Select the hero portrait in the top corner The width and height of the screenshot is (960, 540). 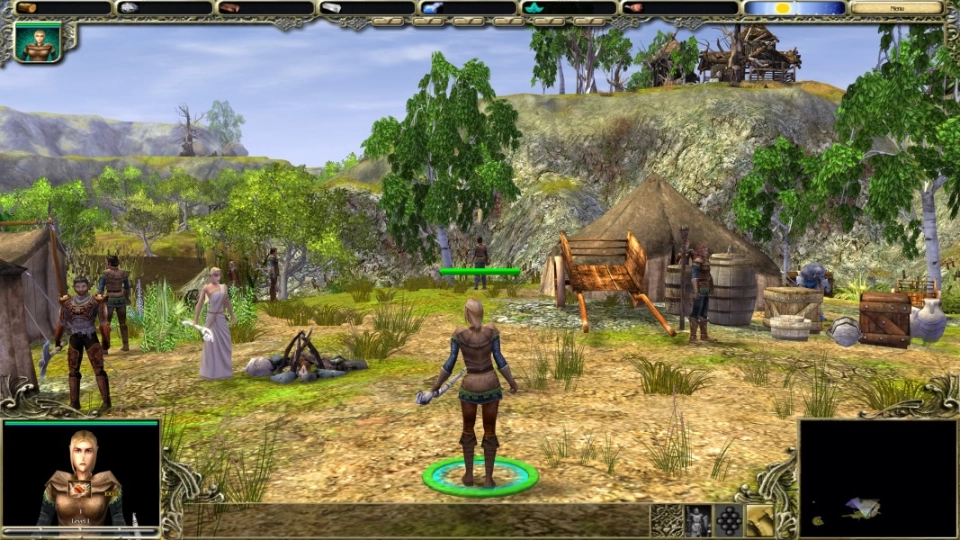(x=38, y=43)
